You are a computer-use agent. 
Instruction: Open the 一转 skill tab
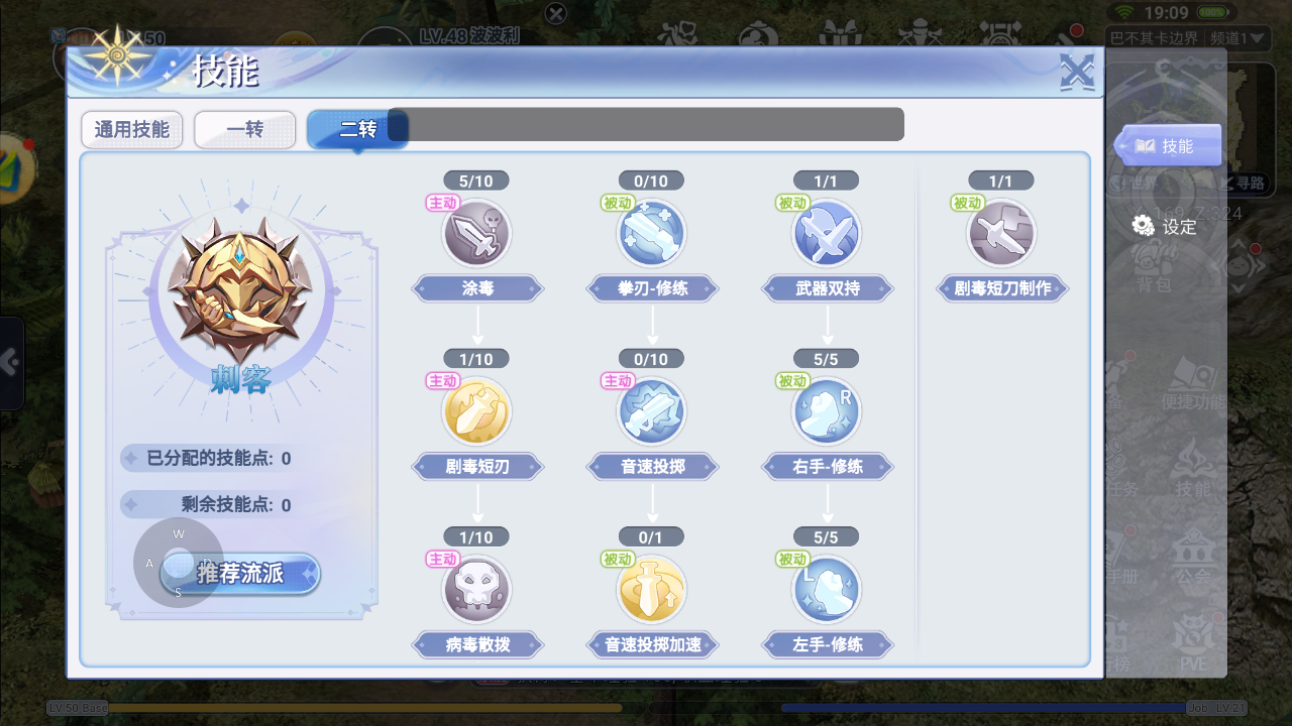click(x=245, y=130)
